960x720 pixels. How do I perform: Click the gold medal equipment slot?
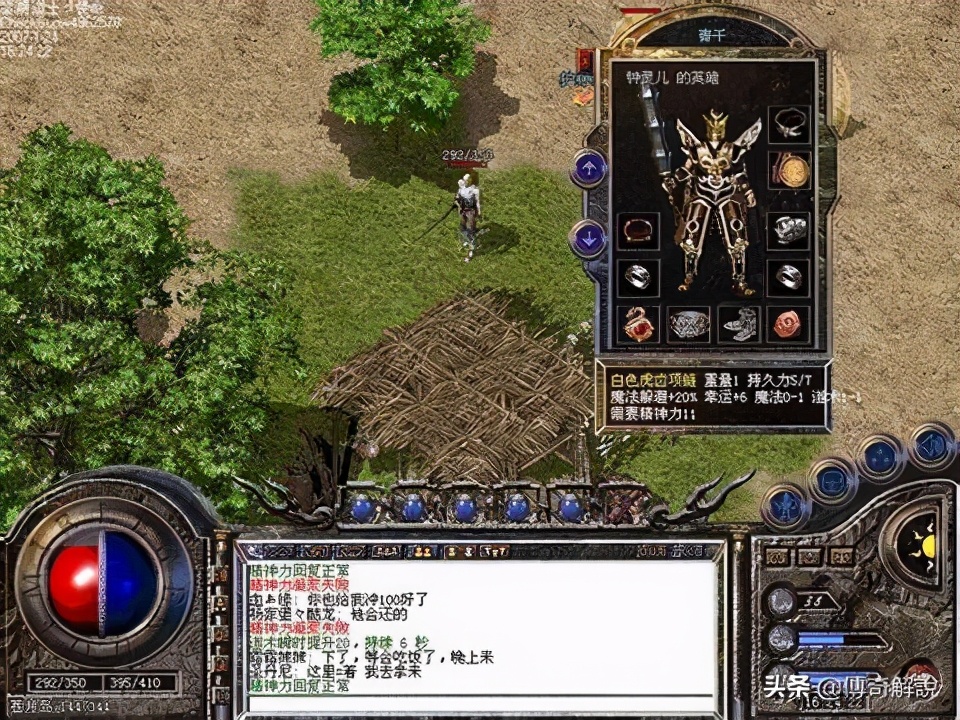[x=789, y=171]
